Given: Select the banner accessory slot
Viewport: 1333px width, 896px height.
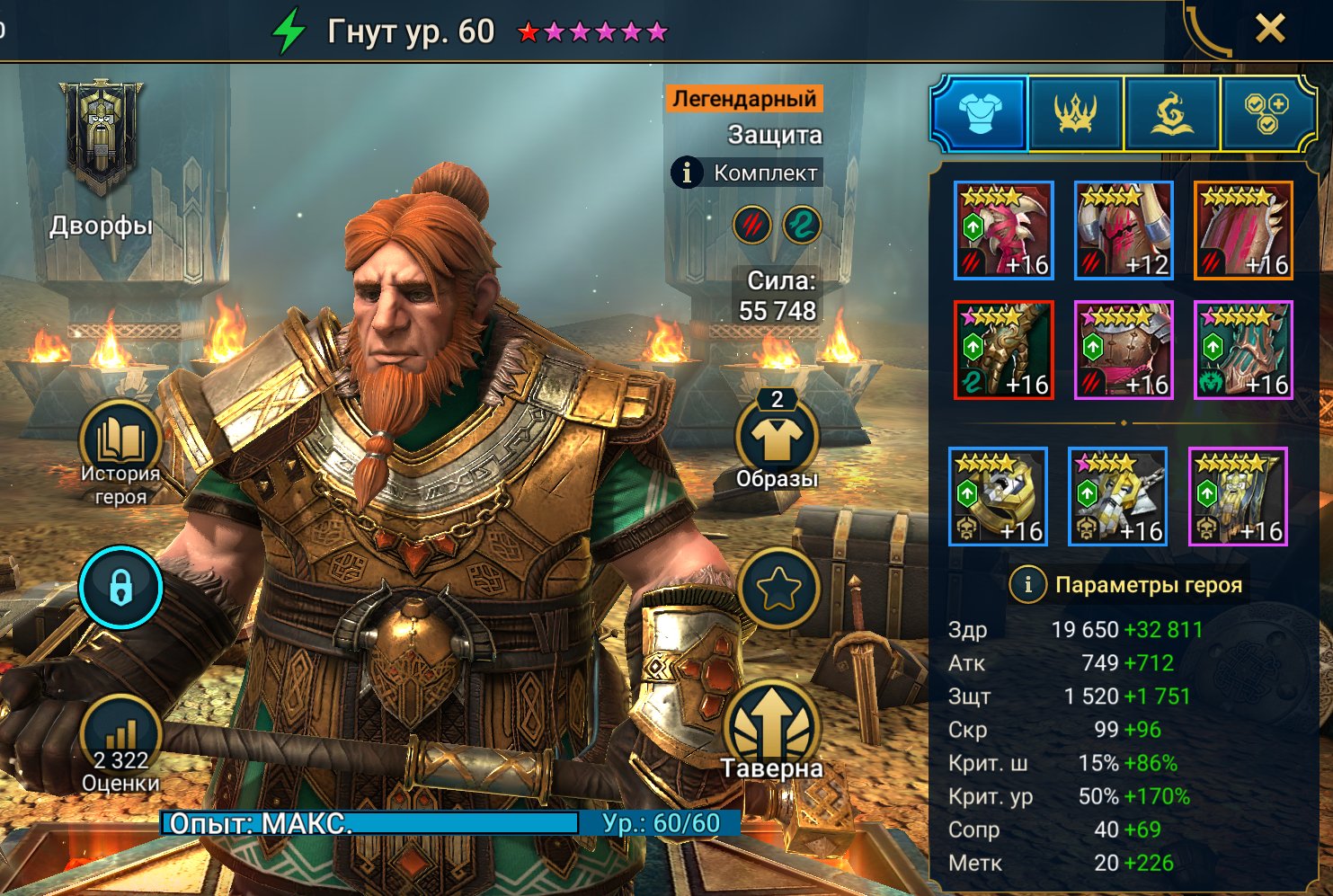Looking at the screenshot, I should (x=1238, y=496).
